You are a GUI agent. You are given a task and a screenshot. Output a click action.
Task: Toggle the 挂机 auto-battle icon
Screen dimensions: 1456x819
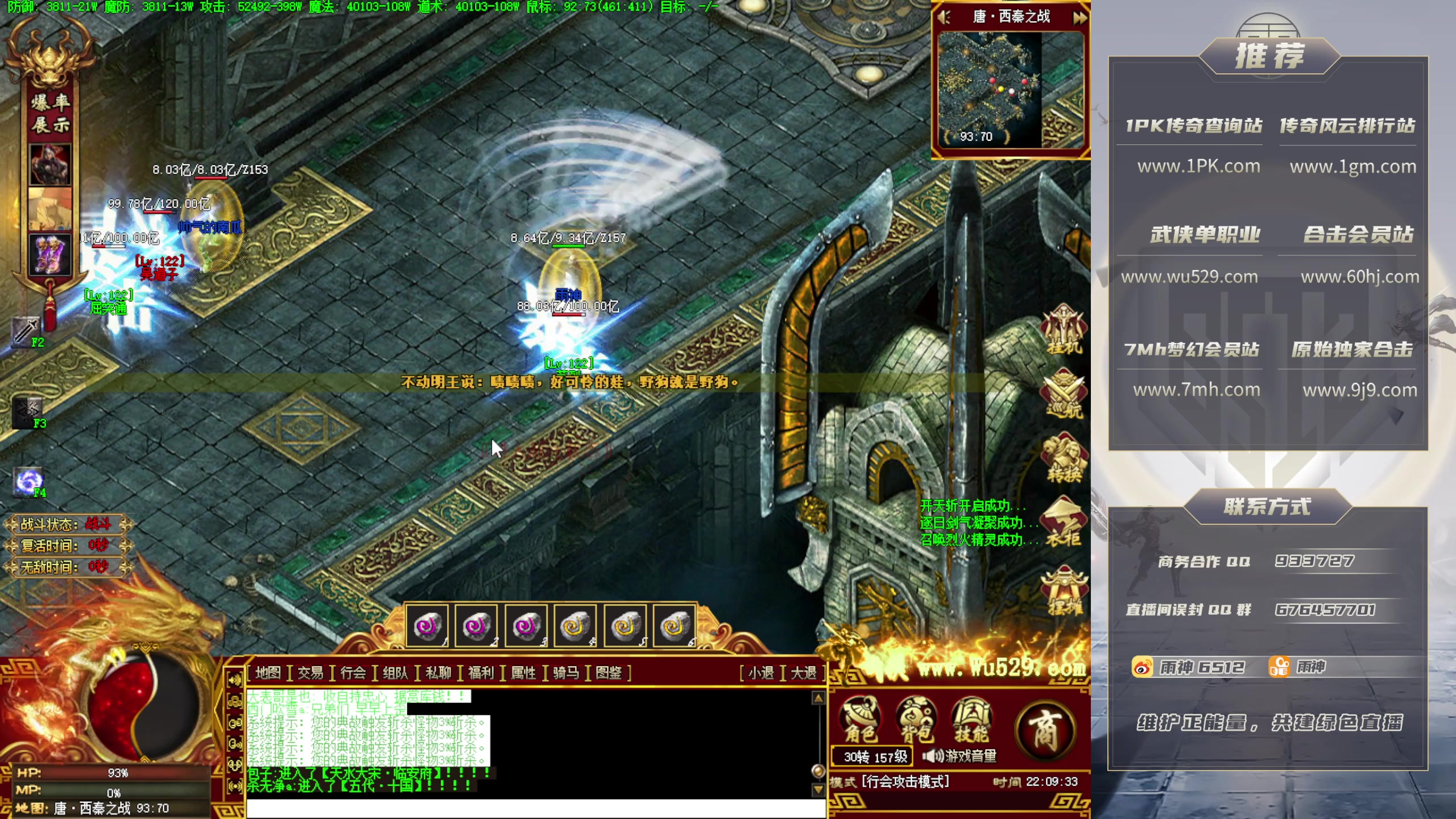coord(1064,330)
